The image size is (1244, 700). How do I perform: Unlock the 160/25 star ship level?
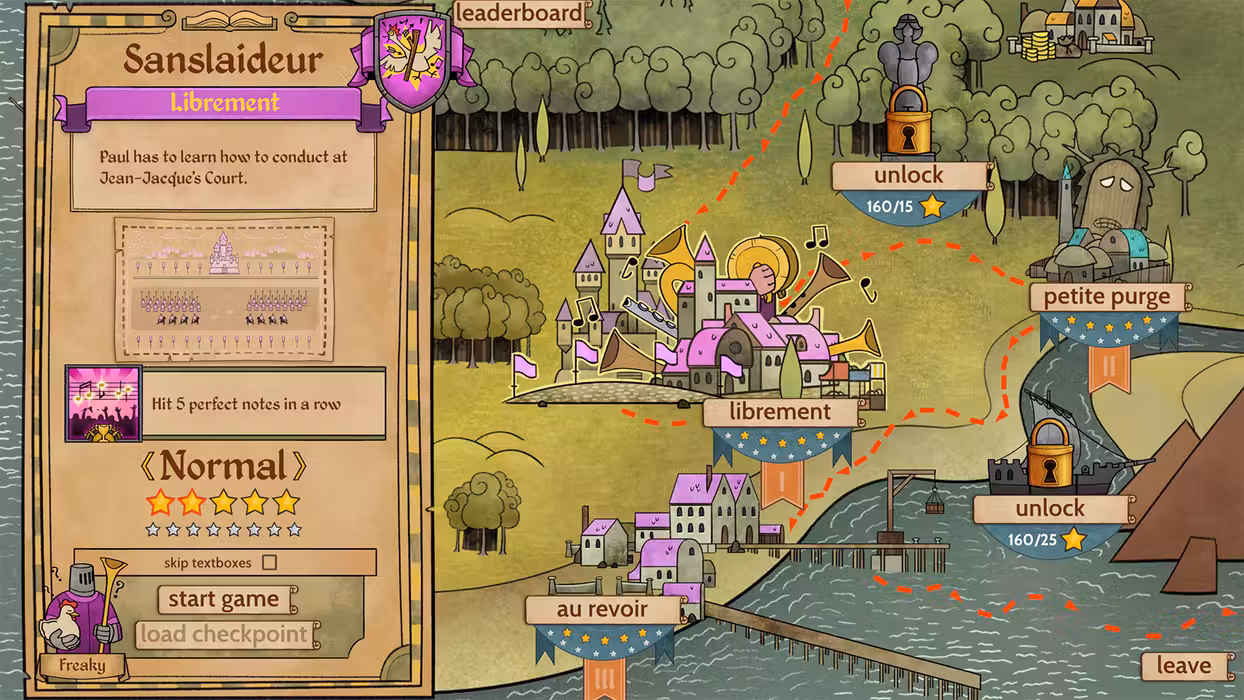1050,508
